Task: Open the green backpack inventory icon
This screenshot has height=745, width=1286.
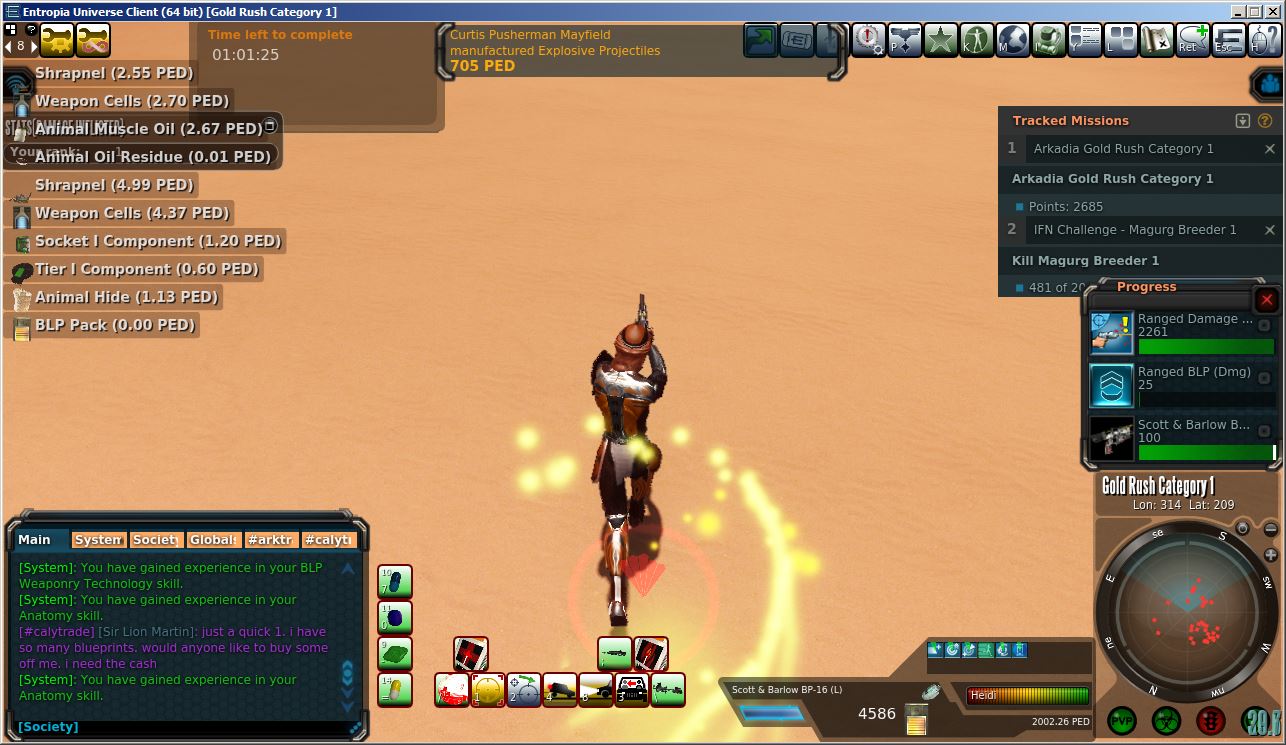Action: pyautogui.click(x=1048, y=40)
